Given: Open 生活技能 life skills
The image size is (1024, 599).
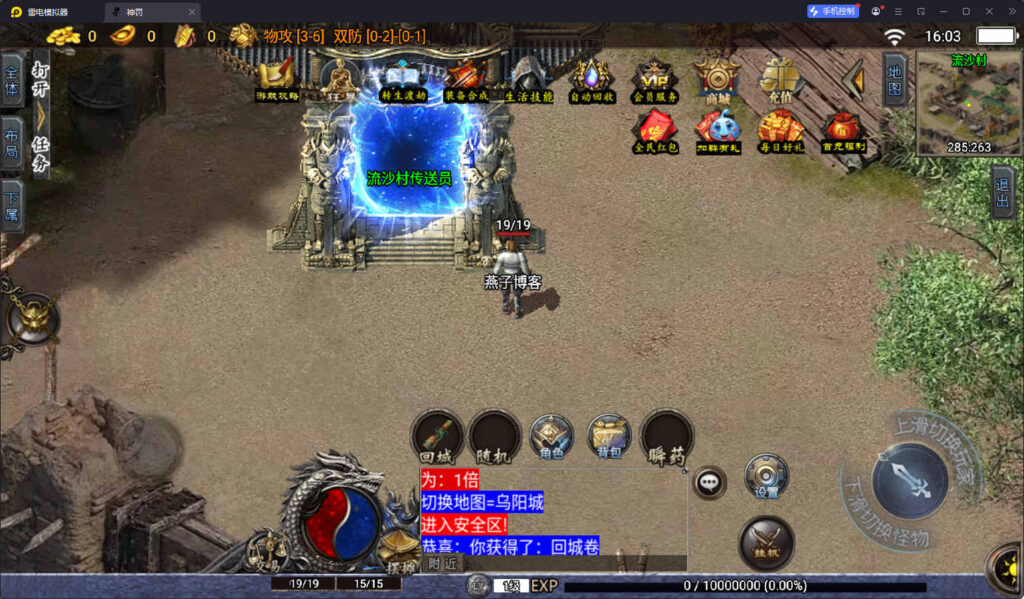Looking at the screenshot, I should 528,80.
